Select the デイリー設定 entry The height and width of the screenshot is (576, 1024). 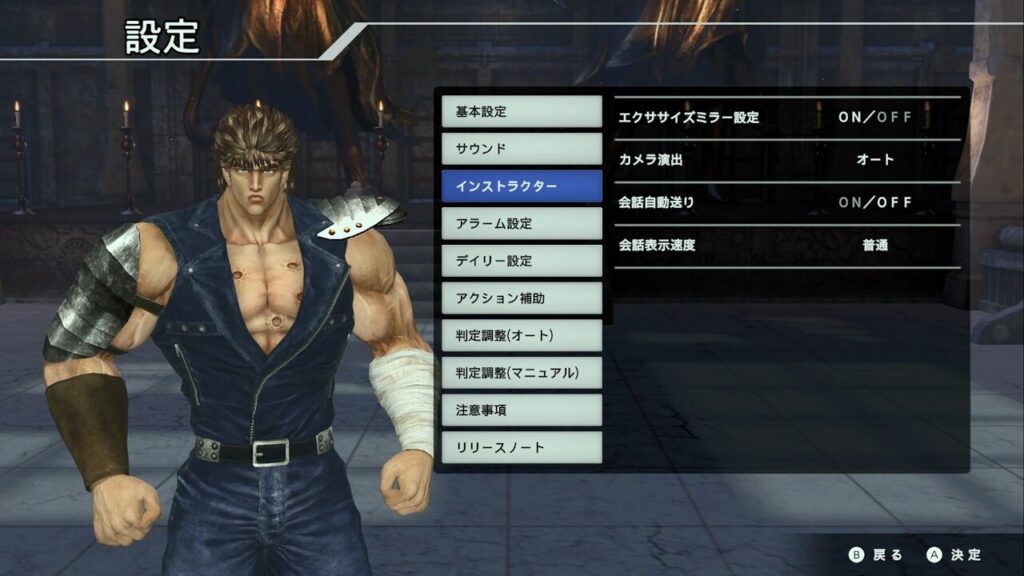point(521,261)
